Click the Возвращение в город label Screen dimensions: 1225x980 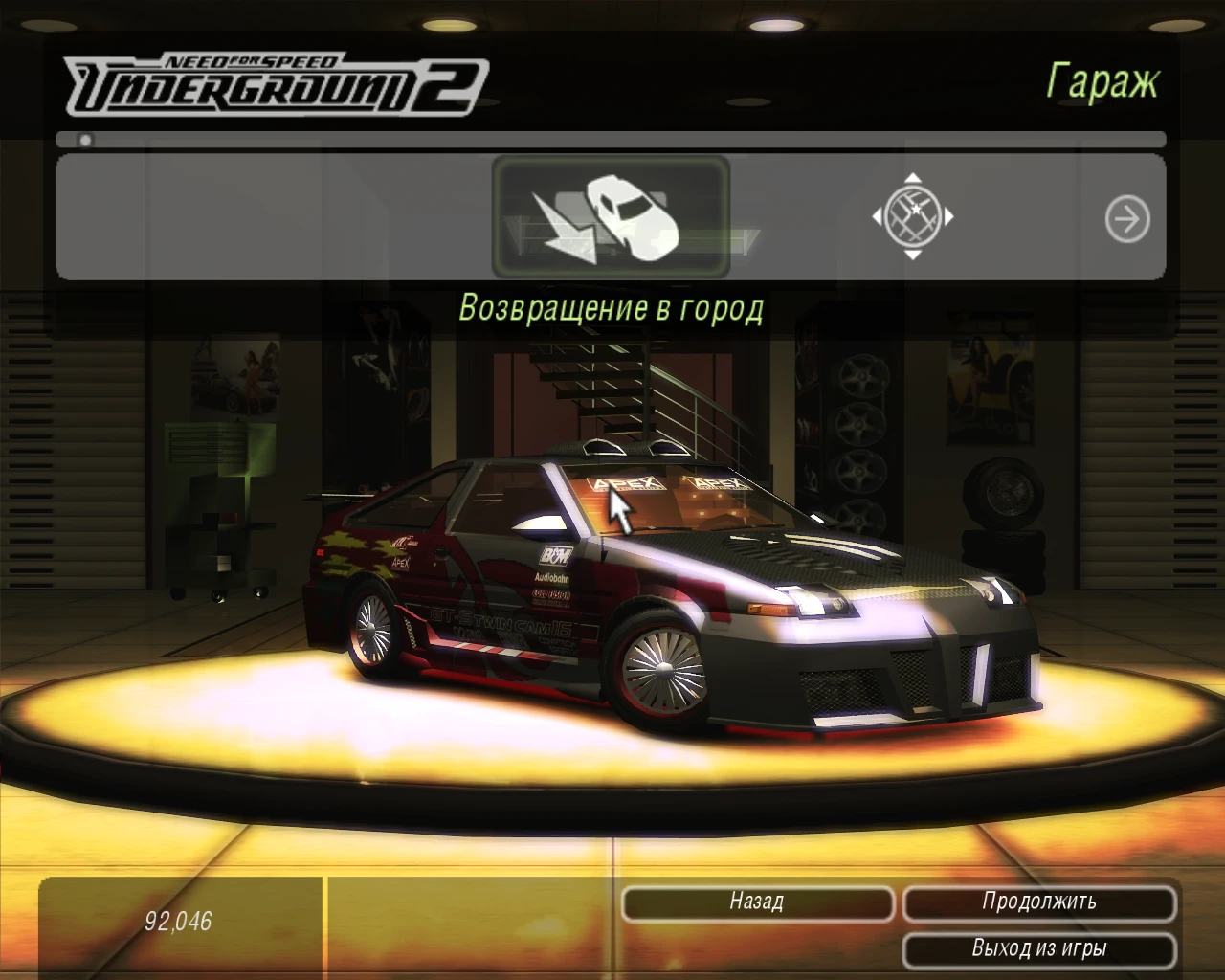pos(612,306)
